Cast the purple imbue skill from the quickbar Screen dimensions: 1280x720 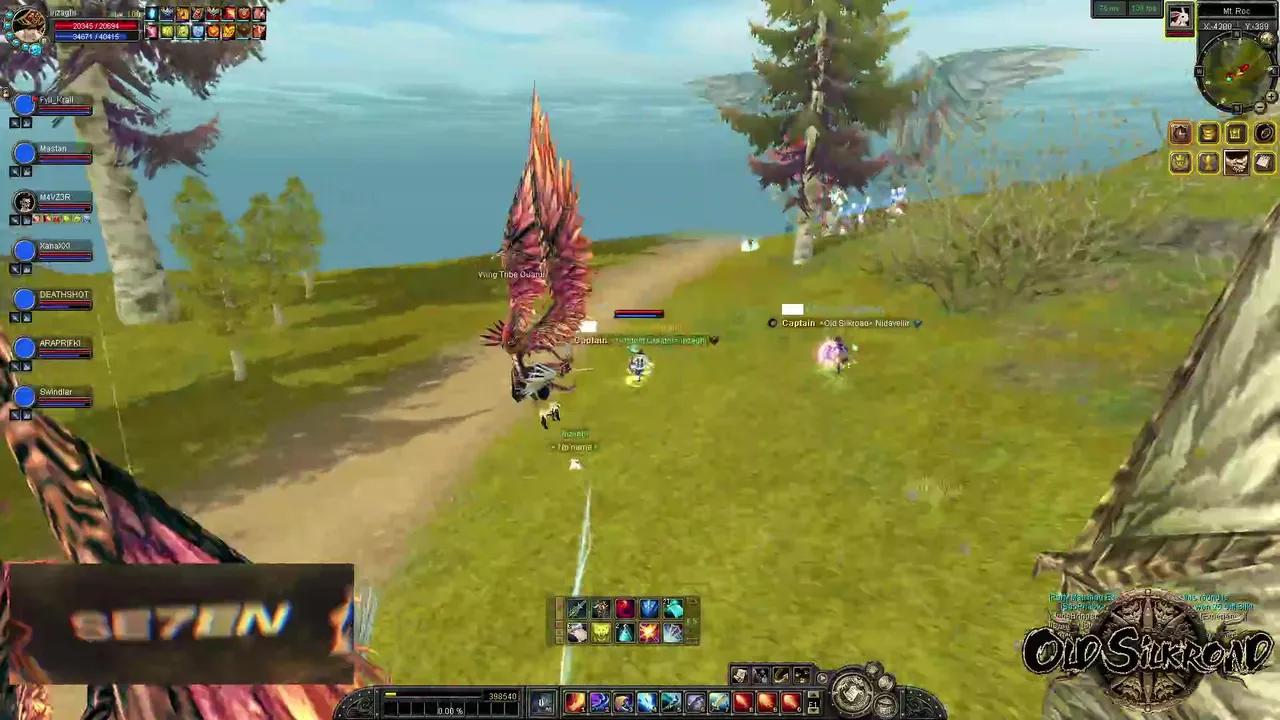(x=600, y=700)
